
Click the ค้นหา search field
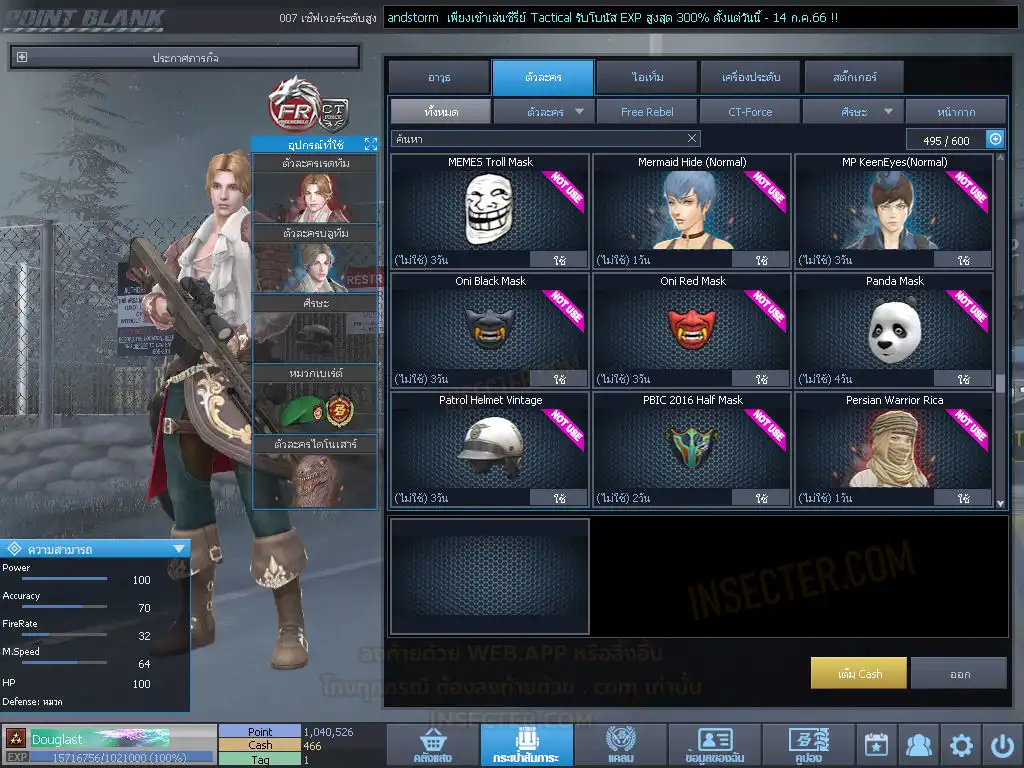[538, 139]
